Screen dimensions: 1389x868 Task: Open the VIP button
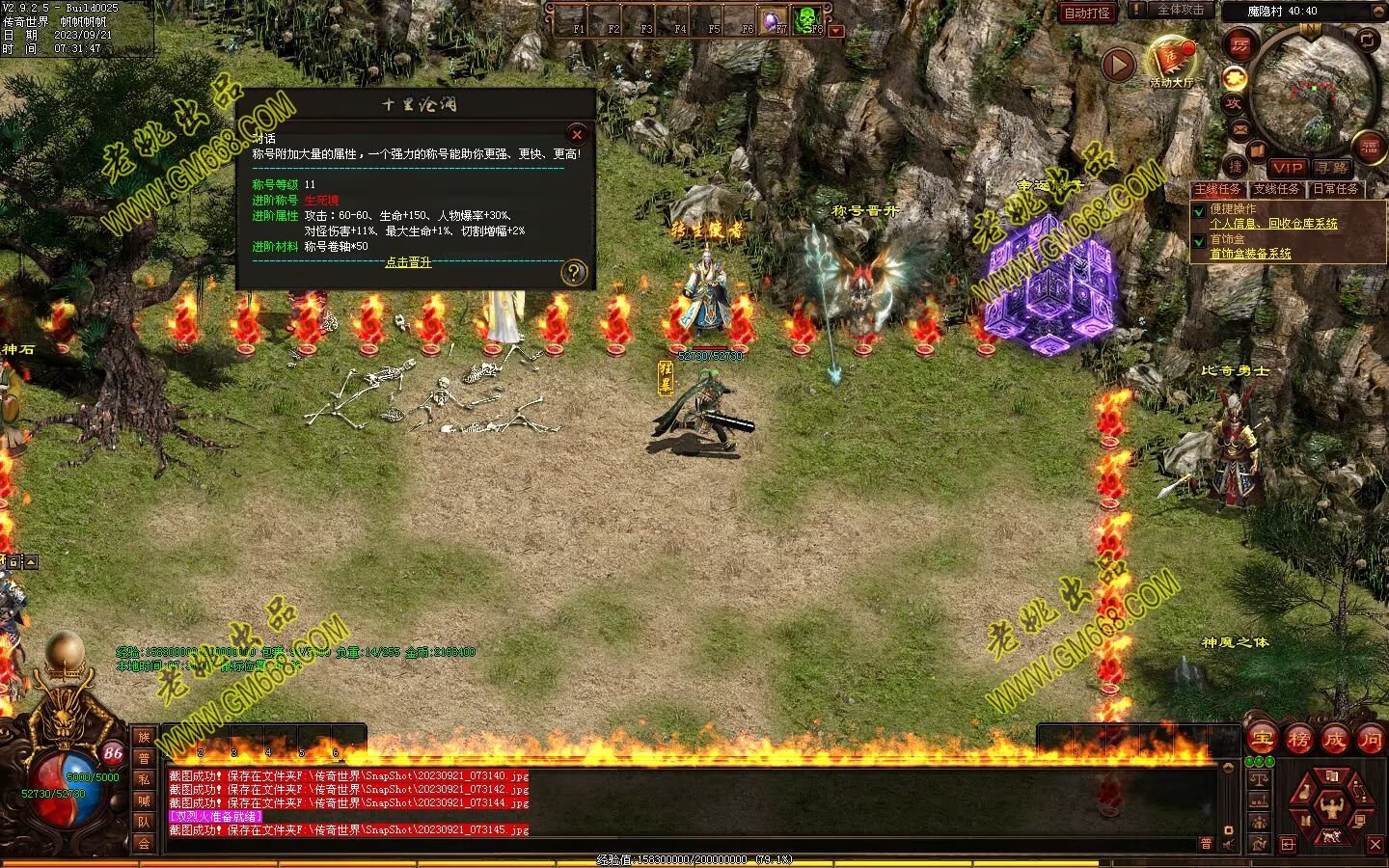[x=1287, y=168]
